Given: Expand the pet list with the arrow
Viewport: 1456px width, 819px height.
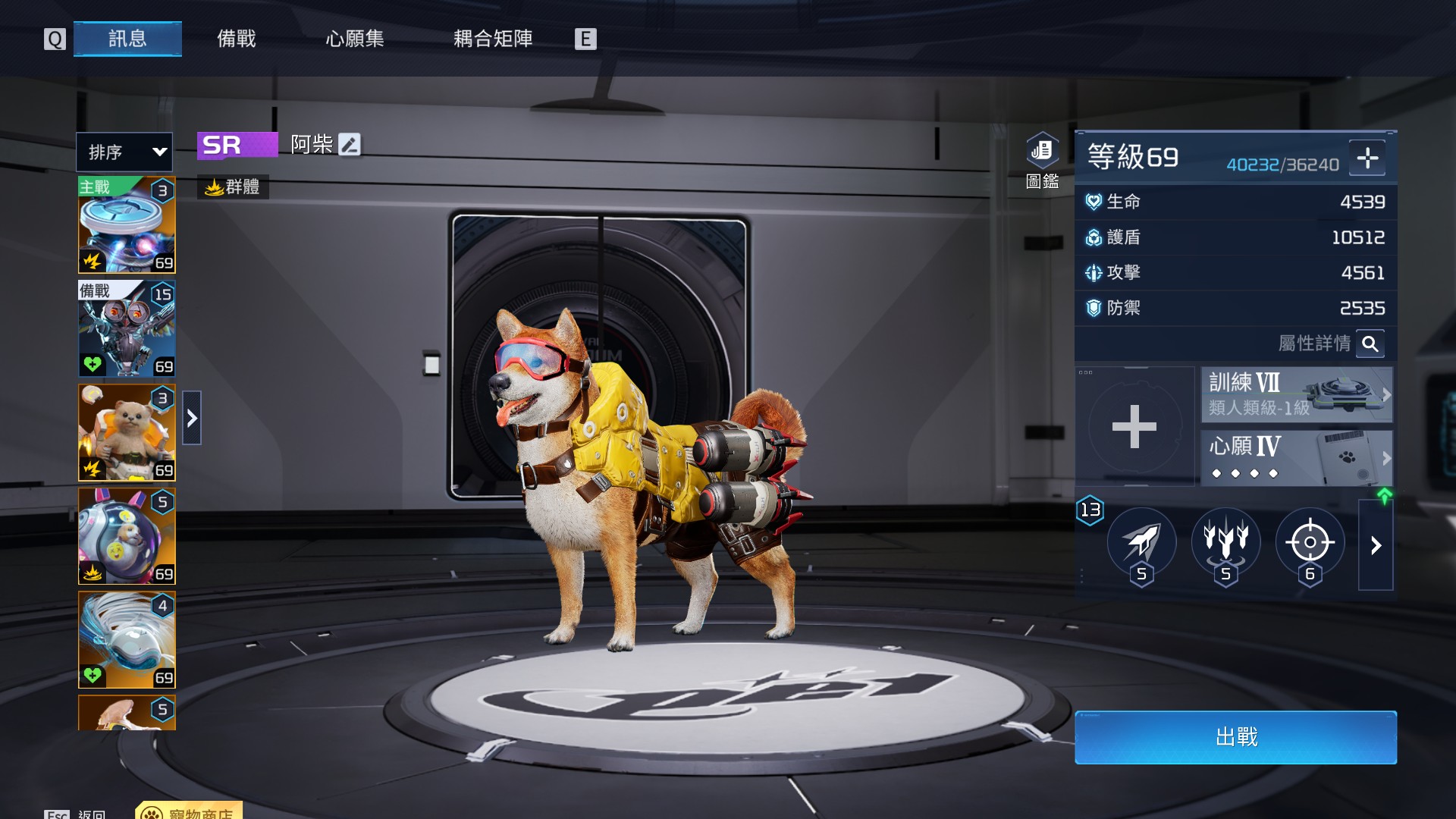Looking at the screenshot, I should tap(192, 418).
